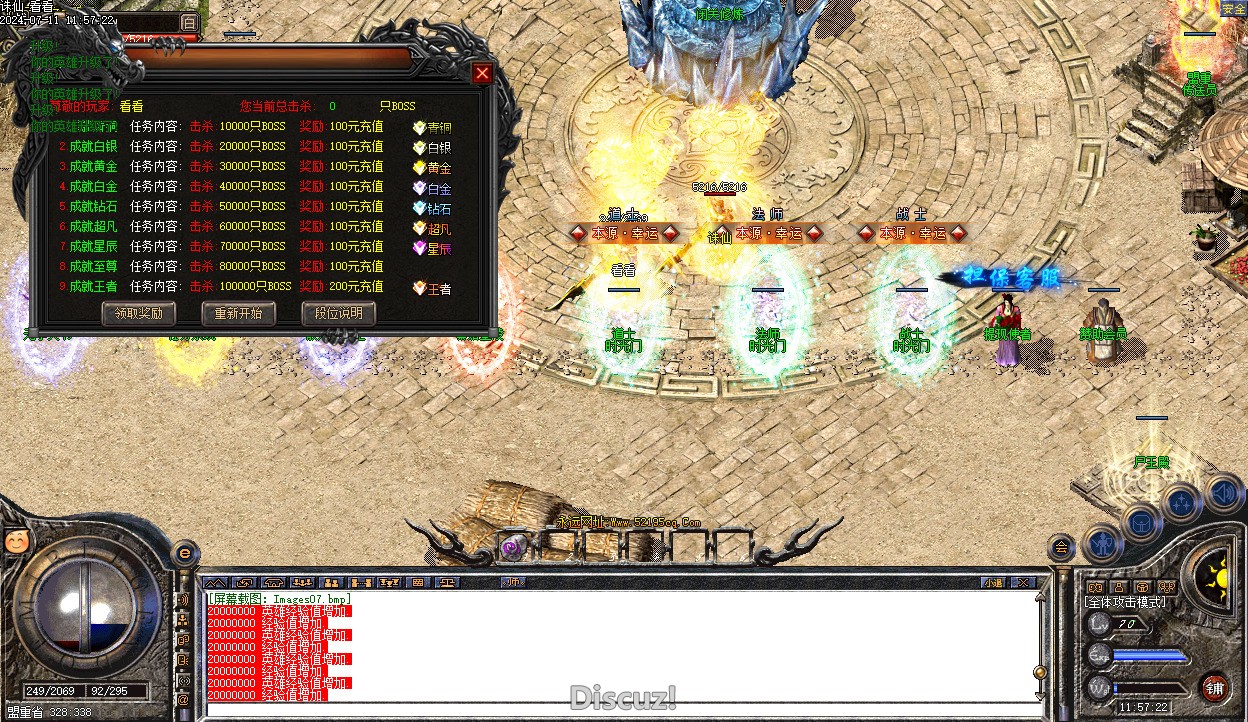This screenshot has height=722, width=1248.
Task: Open character panel with warrior figure icon
Action: pos(1104,544)
